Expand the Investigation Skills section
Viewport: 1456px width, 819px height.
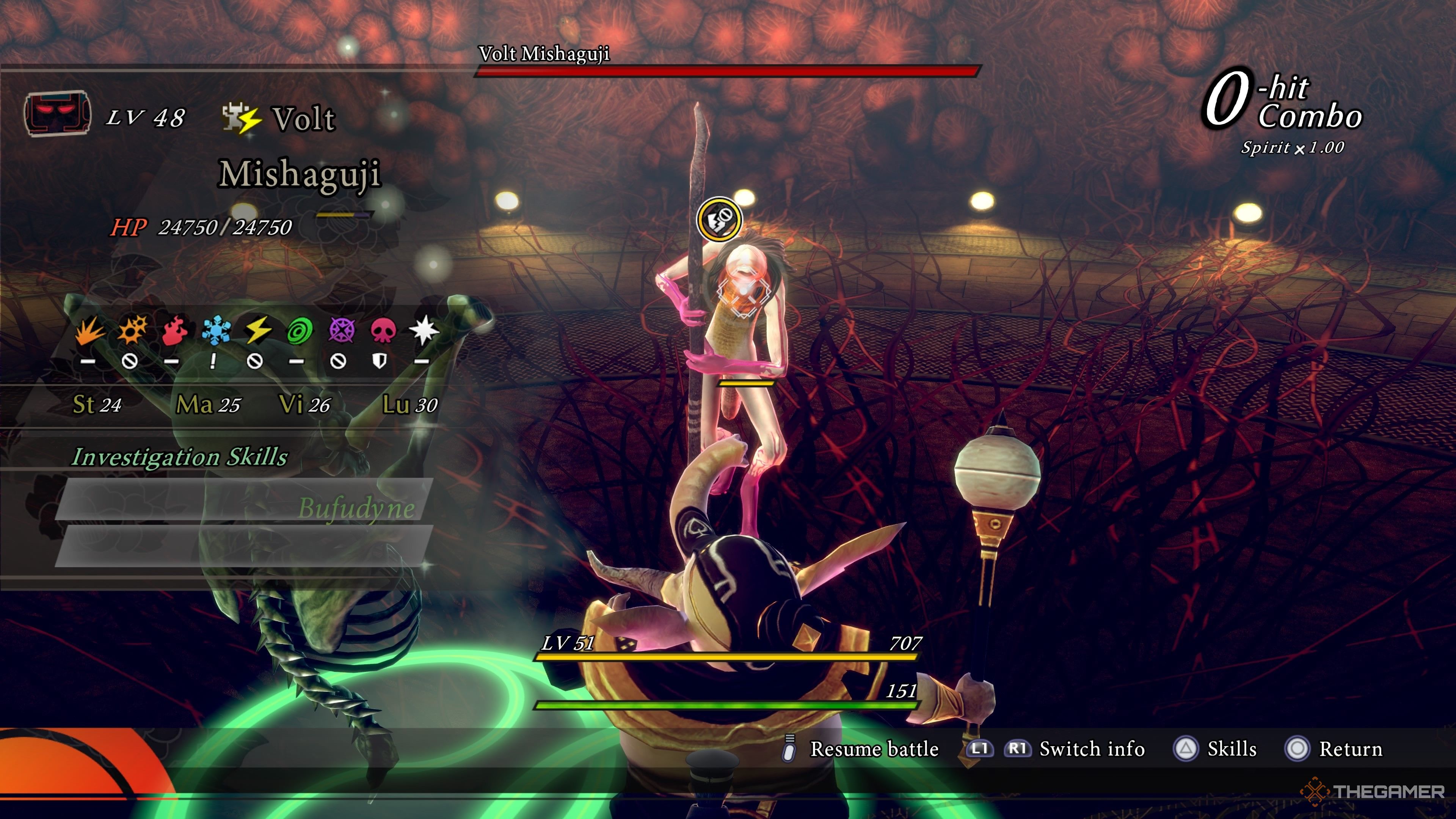pyautogui.click(x=181, y=458)
